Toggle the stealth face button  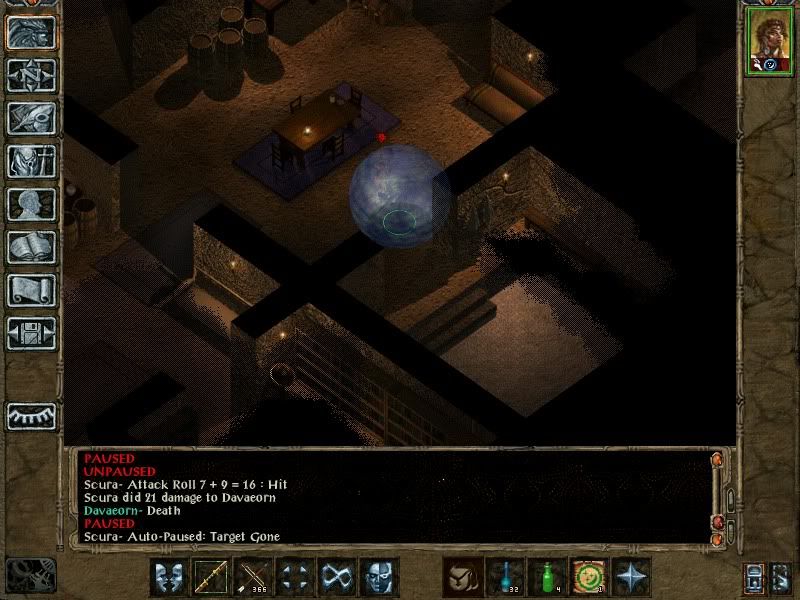378,577
